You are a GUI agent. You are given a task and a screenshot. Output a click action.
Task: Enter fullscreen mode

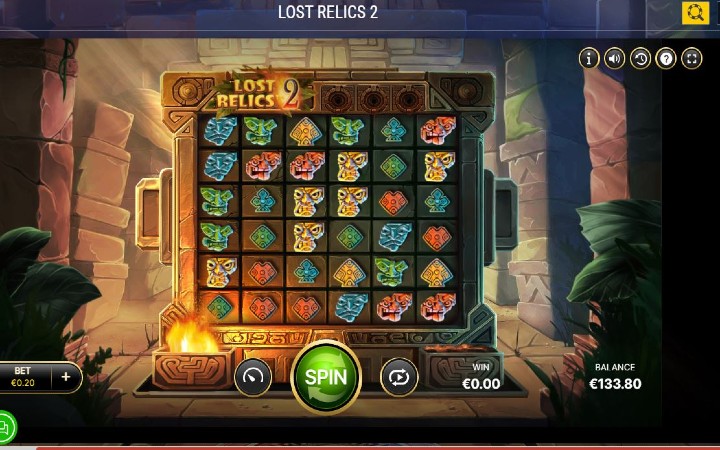click(692, 59)
